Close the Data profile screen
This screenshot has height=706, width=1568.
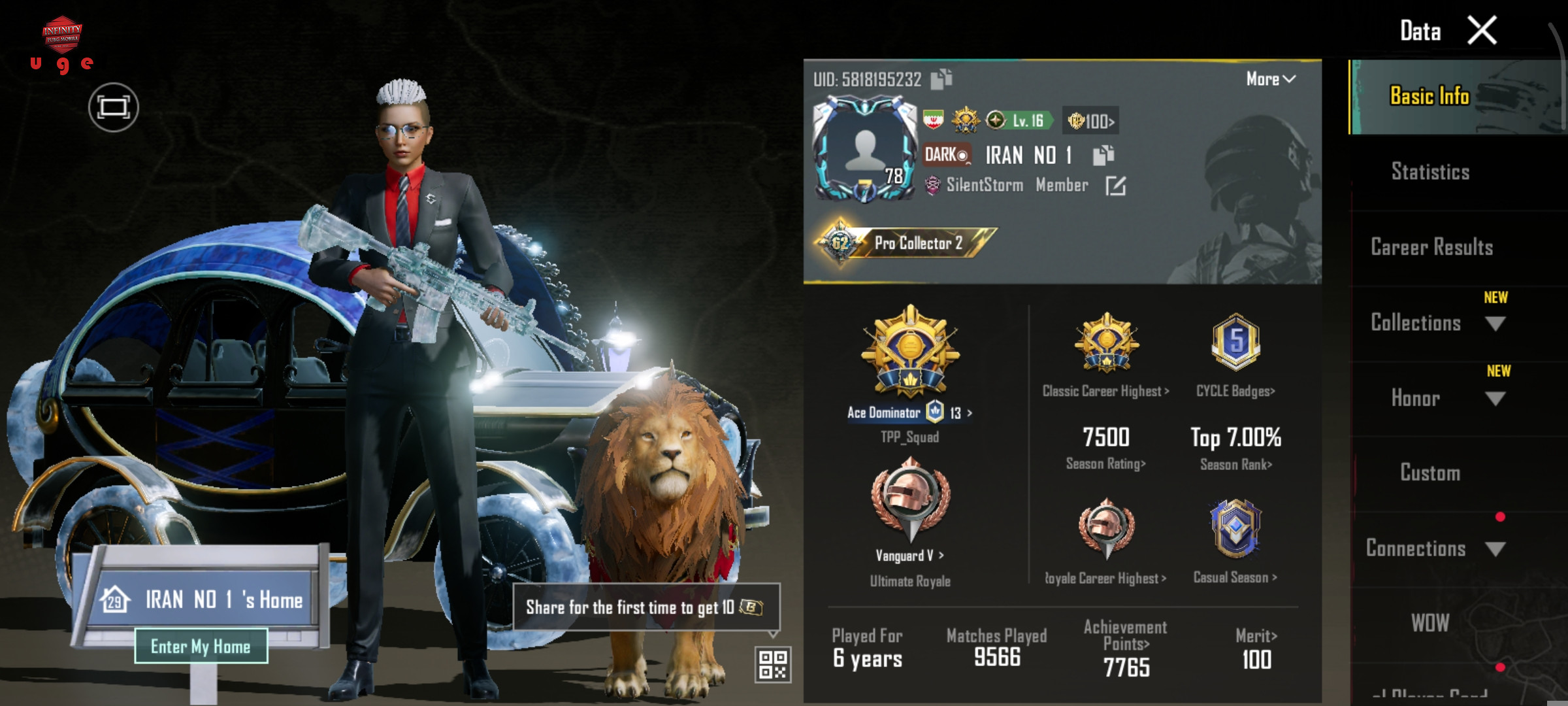[x=1482, y=31]
